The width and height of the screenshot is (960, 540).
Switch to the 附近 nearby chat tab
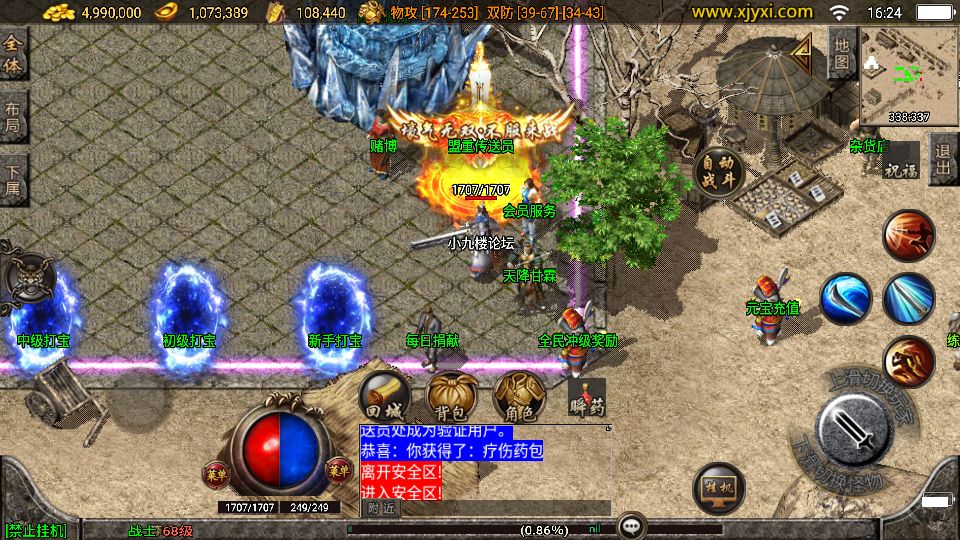(x=380, y=508)
